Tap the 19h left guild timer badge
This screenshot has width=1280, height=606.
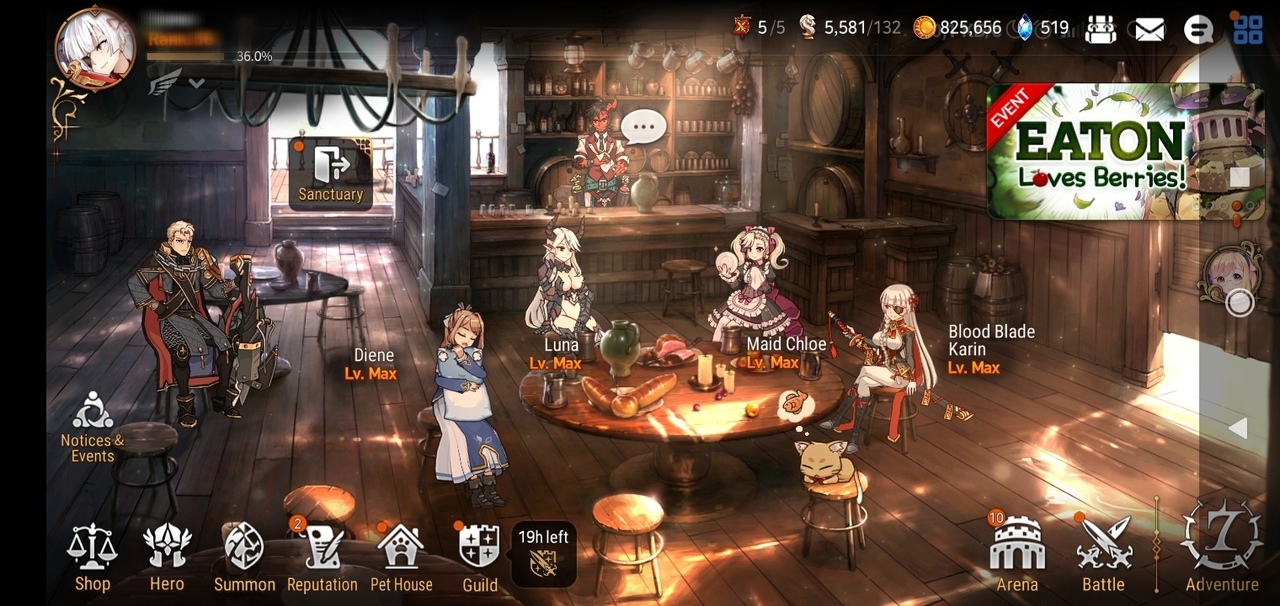coord(543,553)
